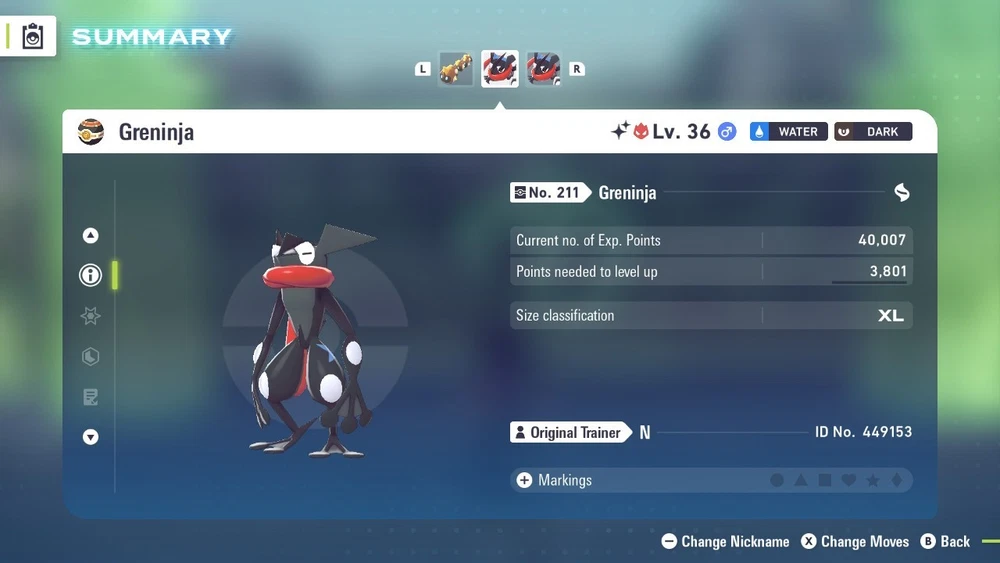Open the hexagon-icon summary tab

pos(91,357)
